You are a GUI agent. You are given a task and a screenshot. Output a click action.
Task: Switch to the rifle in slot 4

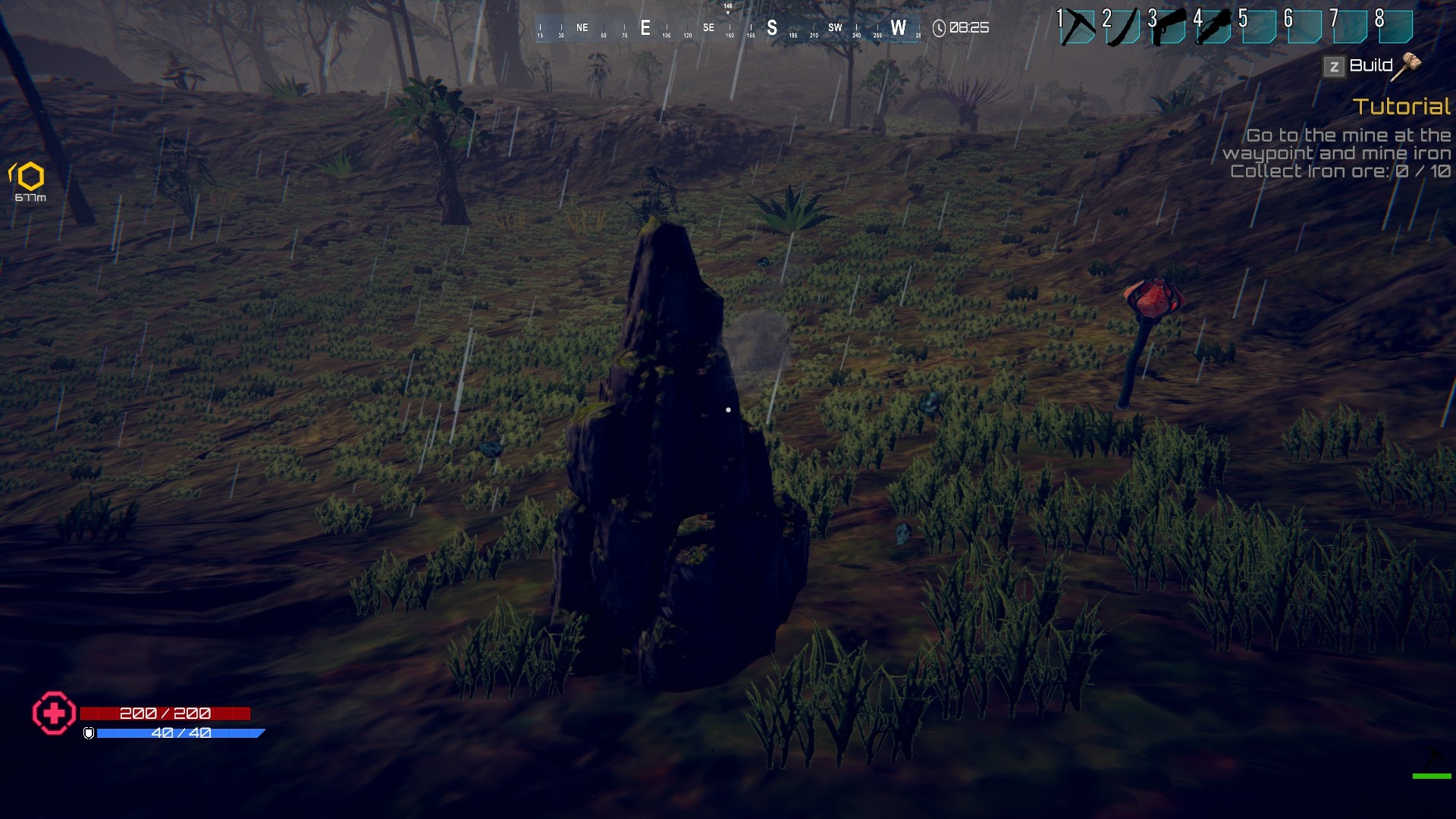tap(1215, 28)
